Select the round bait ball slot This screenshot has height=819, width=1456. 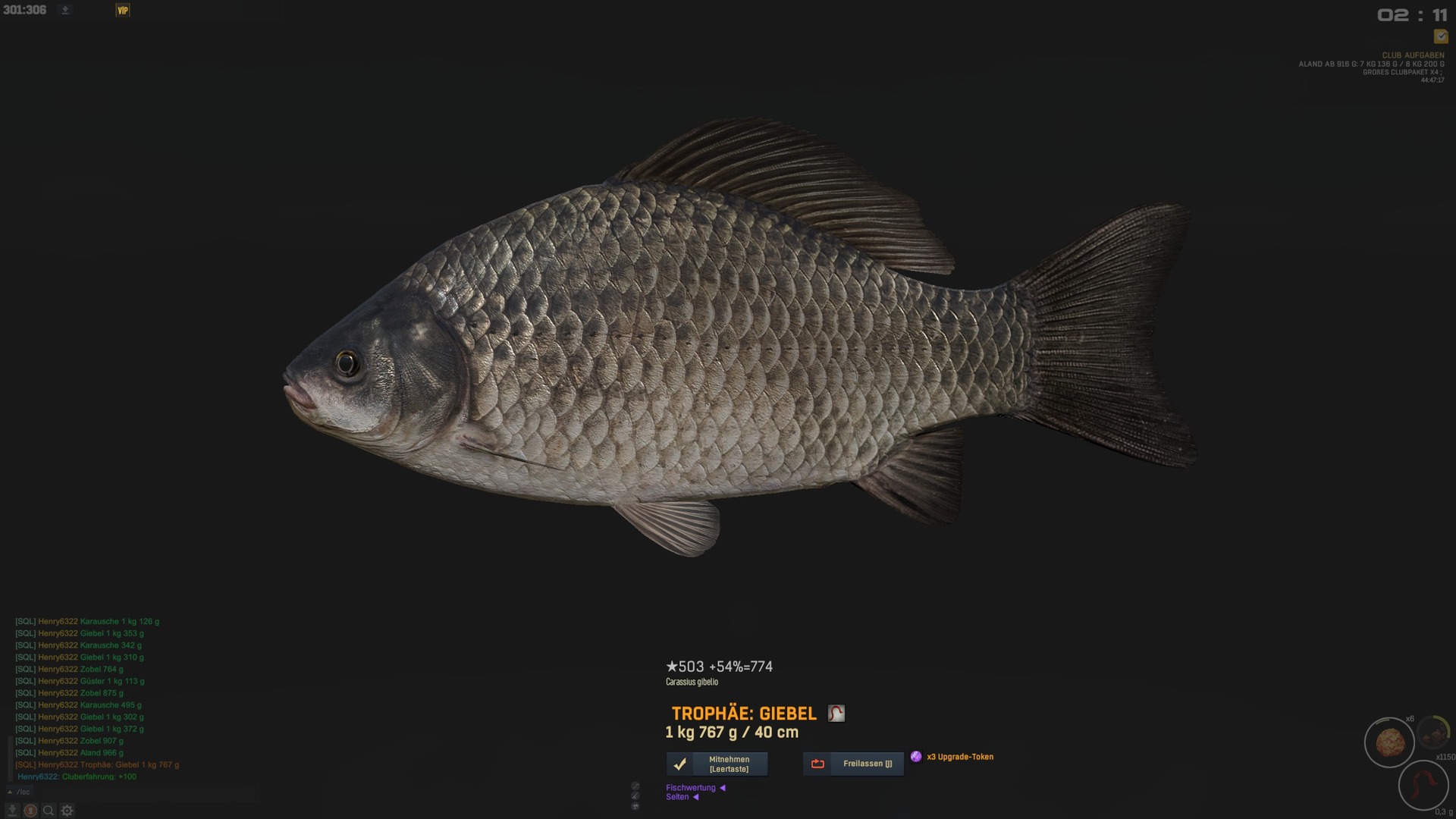coord(1389,743)
